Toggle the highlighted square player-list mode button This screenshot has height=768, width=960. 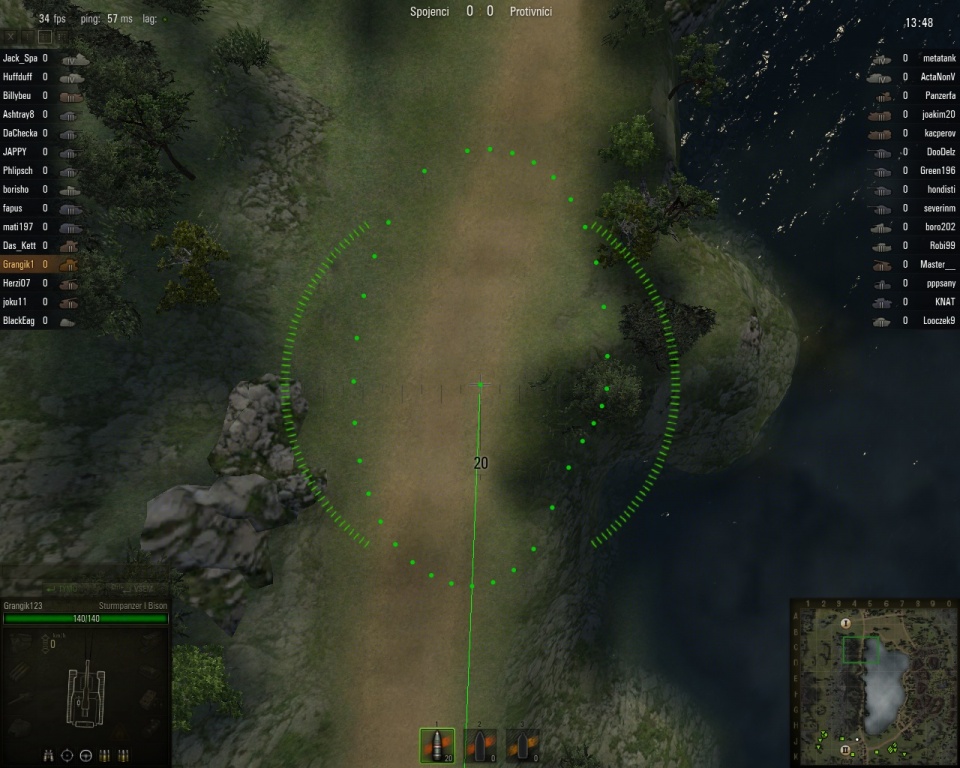(x=44, y=37)
